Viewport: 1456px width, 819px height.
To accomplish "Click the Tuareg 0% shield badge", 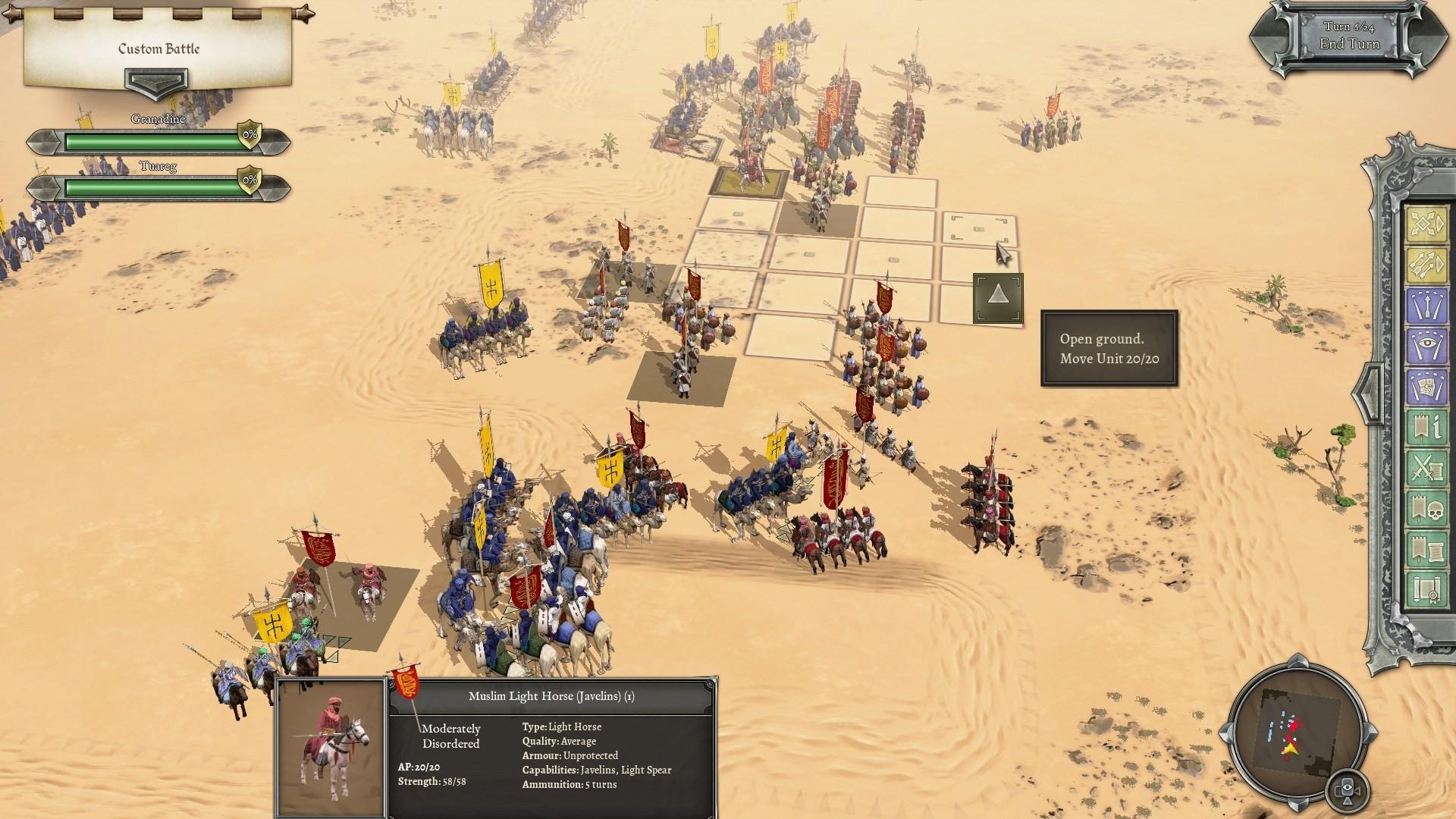I will [248, 181].
